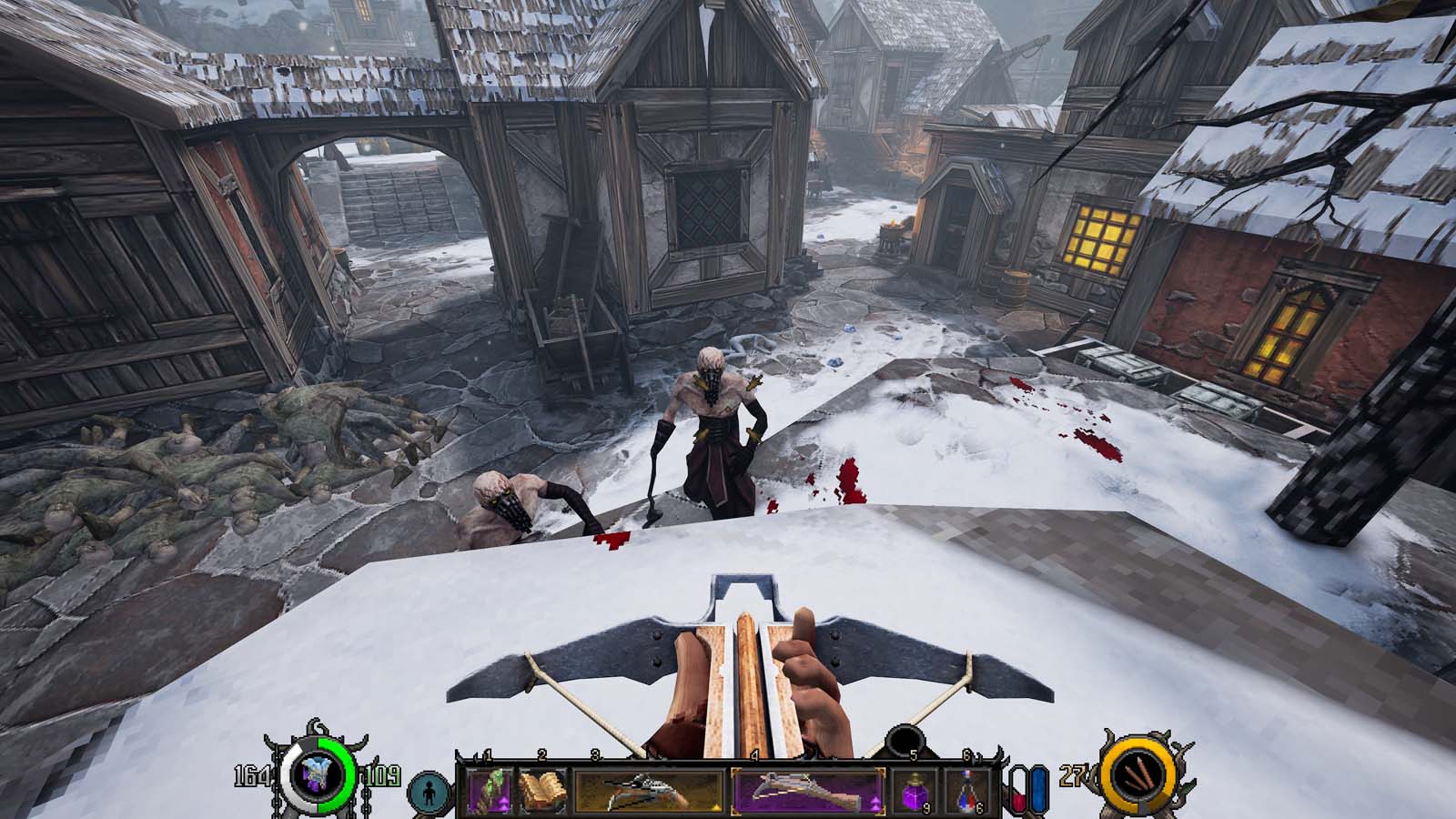Use the purple potion in slot 5
The image size is (1456, 819).
click(x=913, y=791)
